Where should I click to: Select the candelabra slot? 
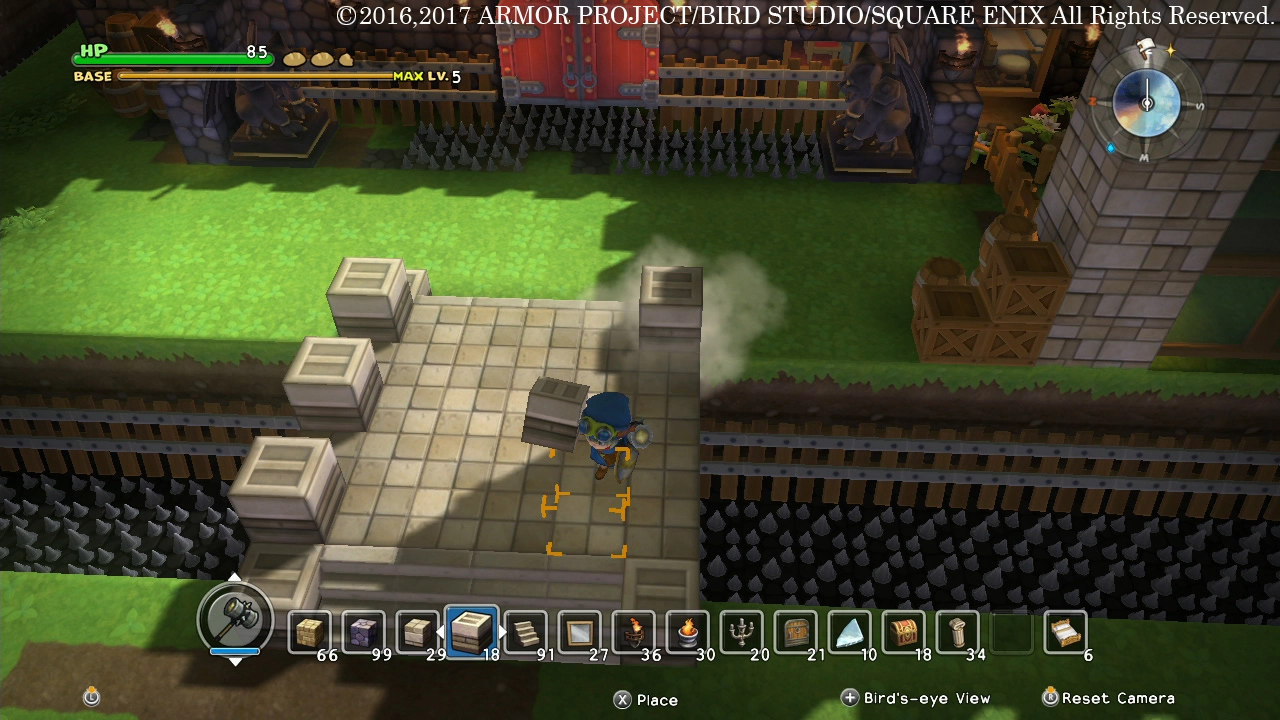[742, 632]
